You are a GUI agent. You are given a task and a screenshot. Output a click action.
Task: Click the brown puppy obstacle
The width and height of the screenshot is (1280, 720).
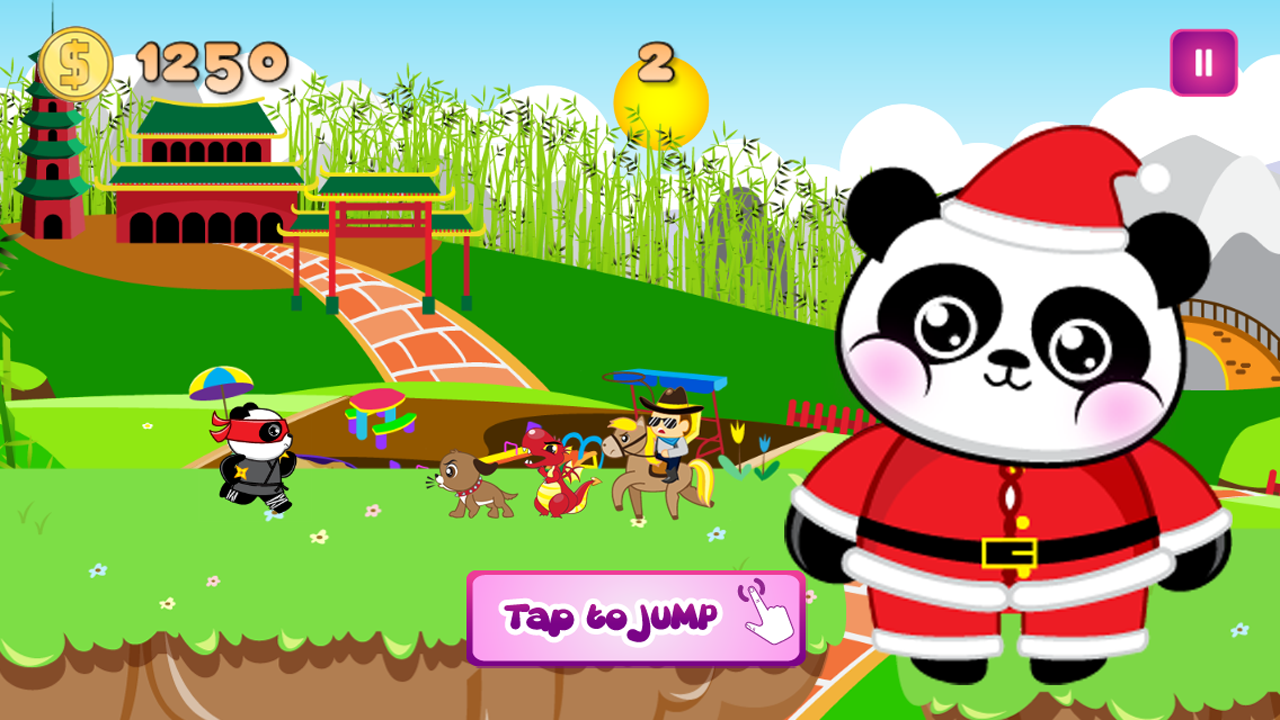(470, 485)
